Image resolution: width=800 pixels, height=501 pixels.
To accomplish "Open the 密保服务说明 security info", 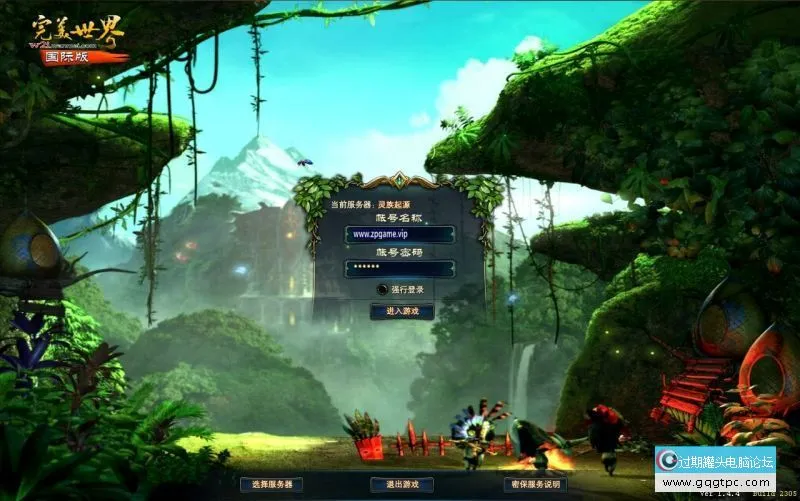I will click(534, 484).
